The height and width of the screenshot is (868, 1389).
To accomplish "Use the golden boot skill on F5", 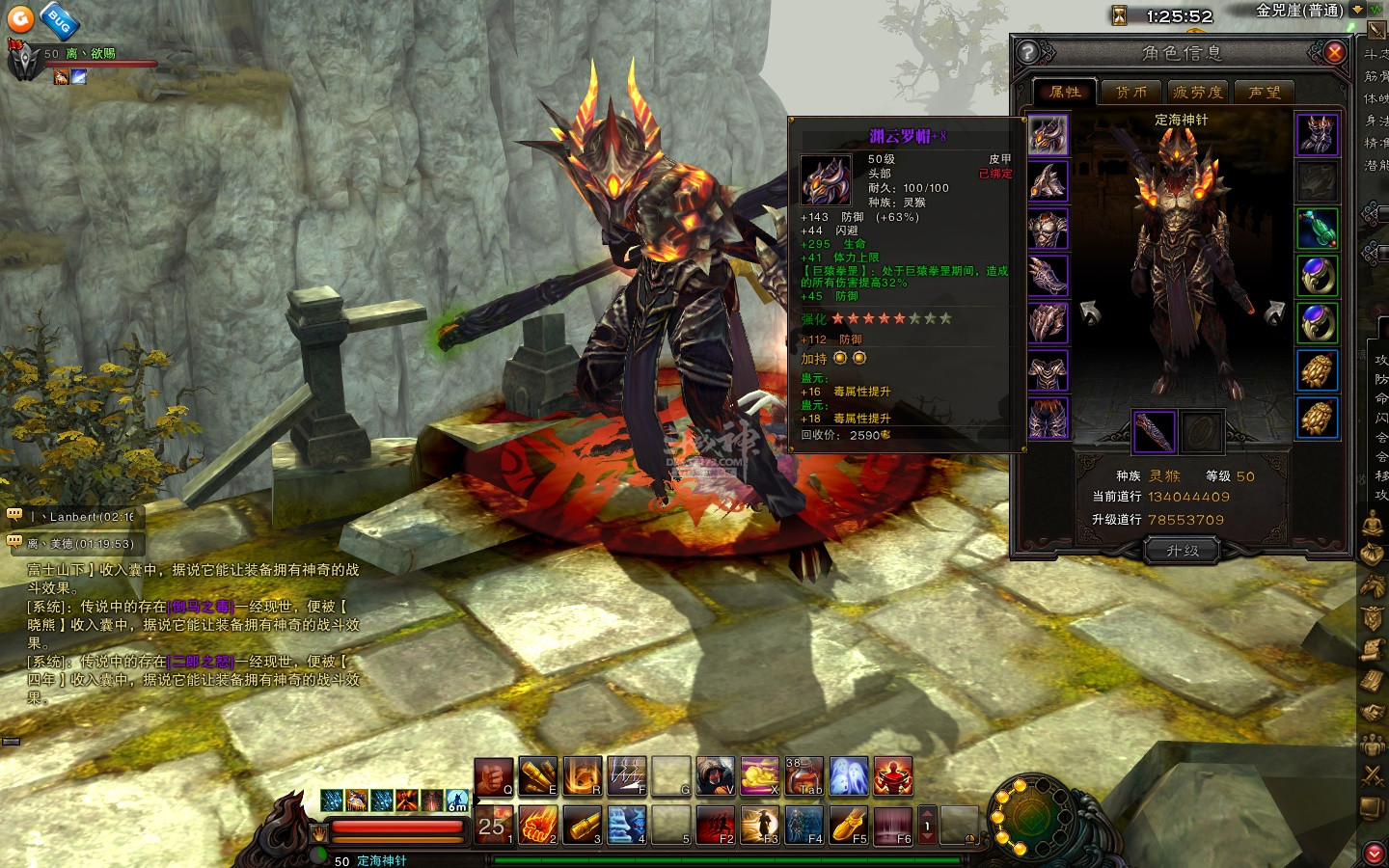I will coord(849,825).
